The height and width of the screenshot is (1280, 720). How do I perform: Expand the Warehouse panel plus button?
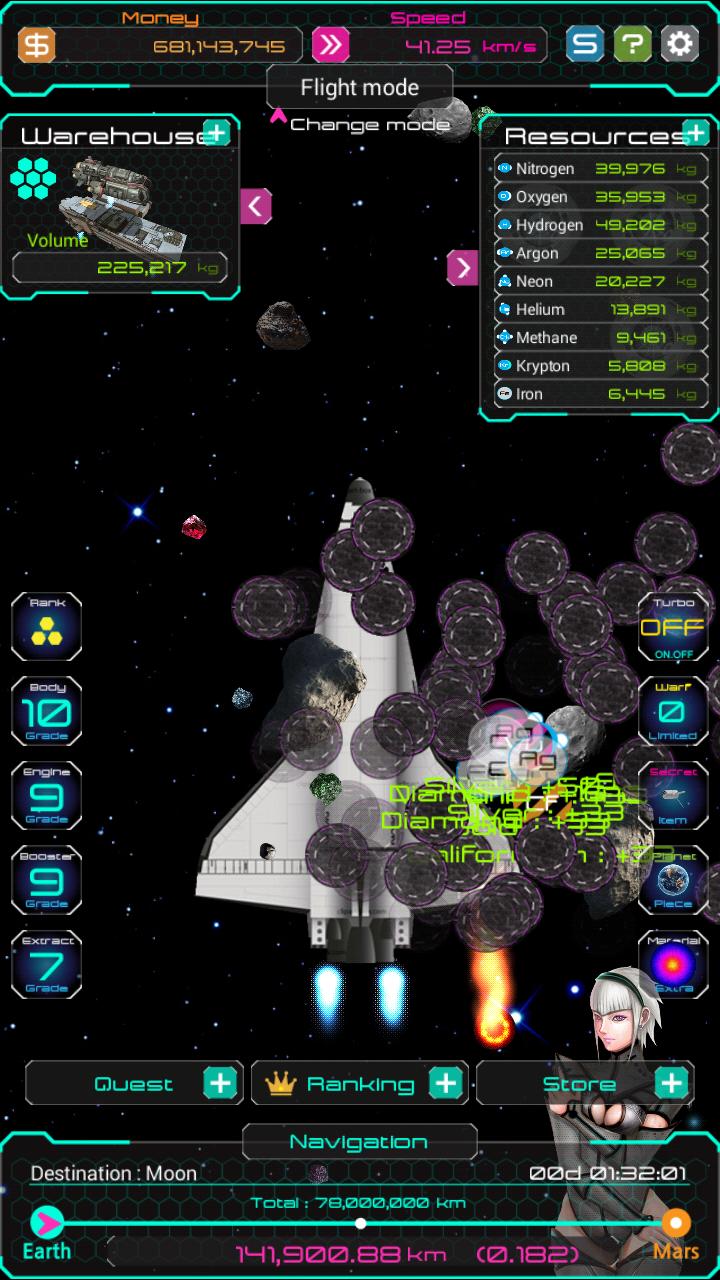tap(216, 132)
